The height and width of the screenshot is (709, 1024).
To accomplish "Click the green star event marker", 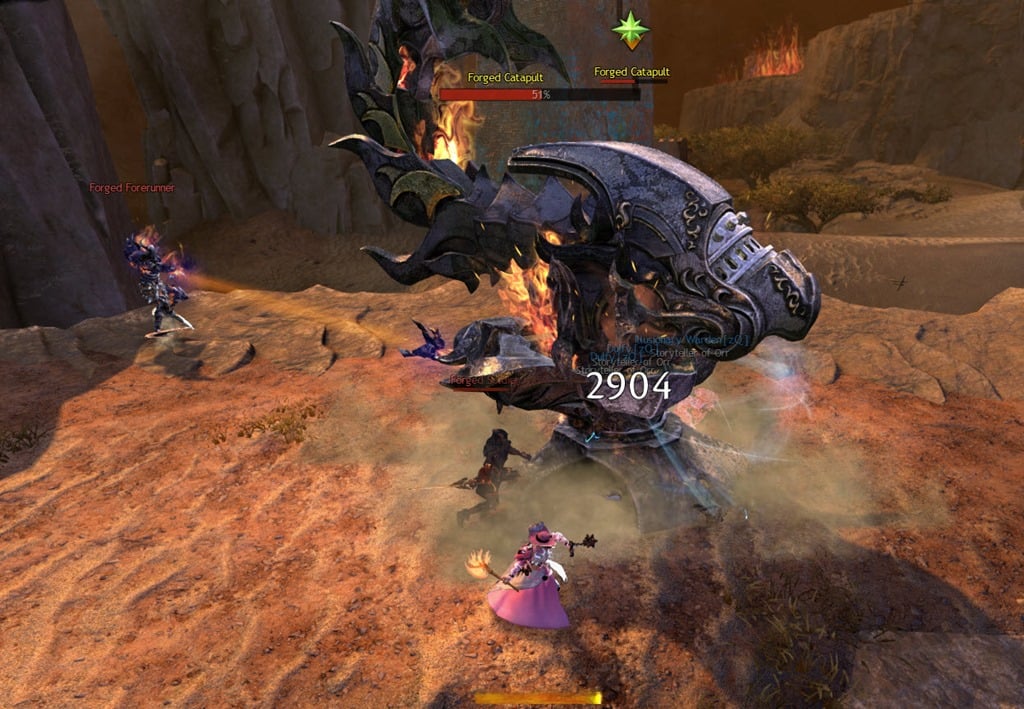I will 631,30.
